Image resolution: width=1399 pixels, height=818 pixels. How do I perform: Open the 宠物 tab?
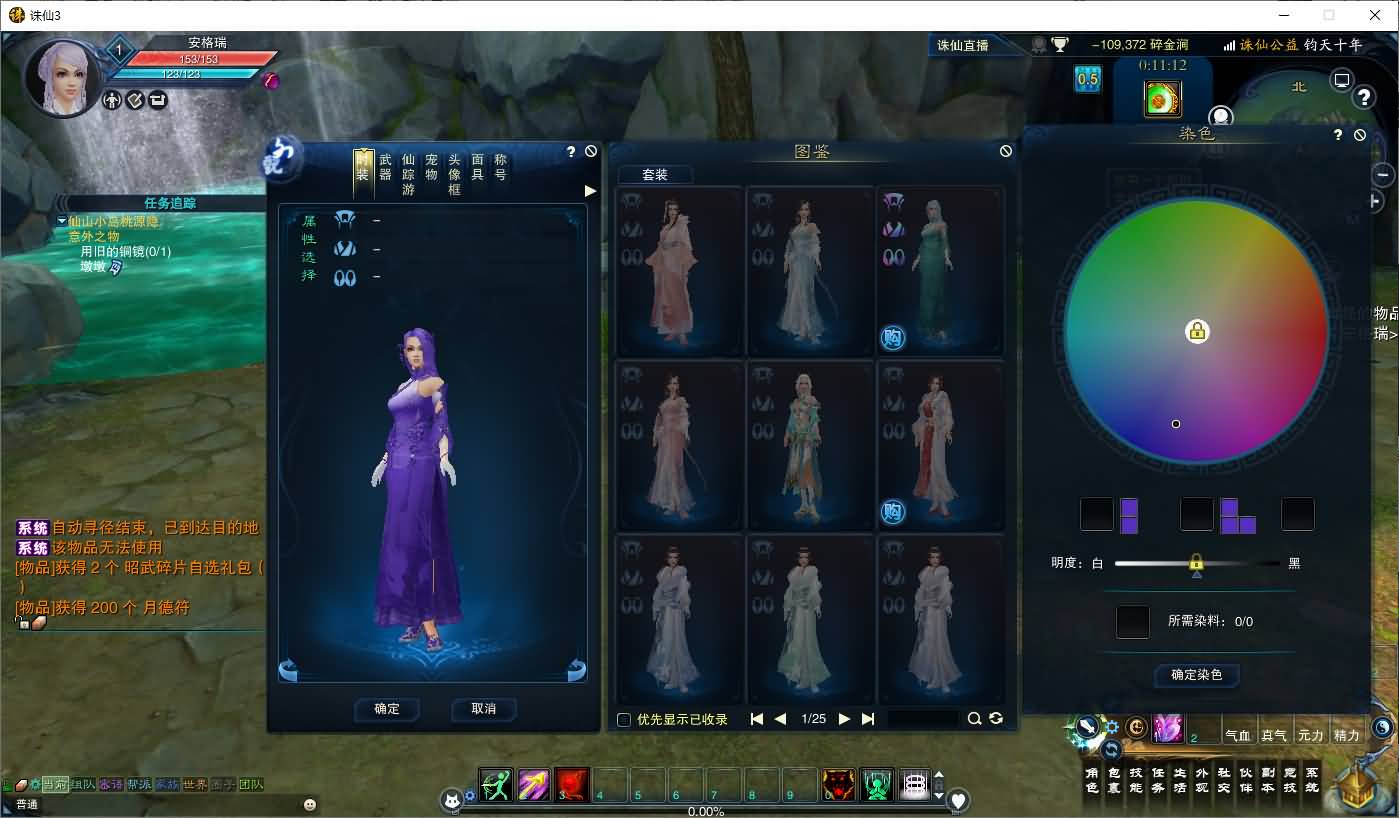tap(432, 167)
